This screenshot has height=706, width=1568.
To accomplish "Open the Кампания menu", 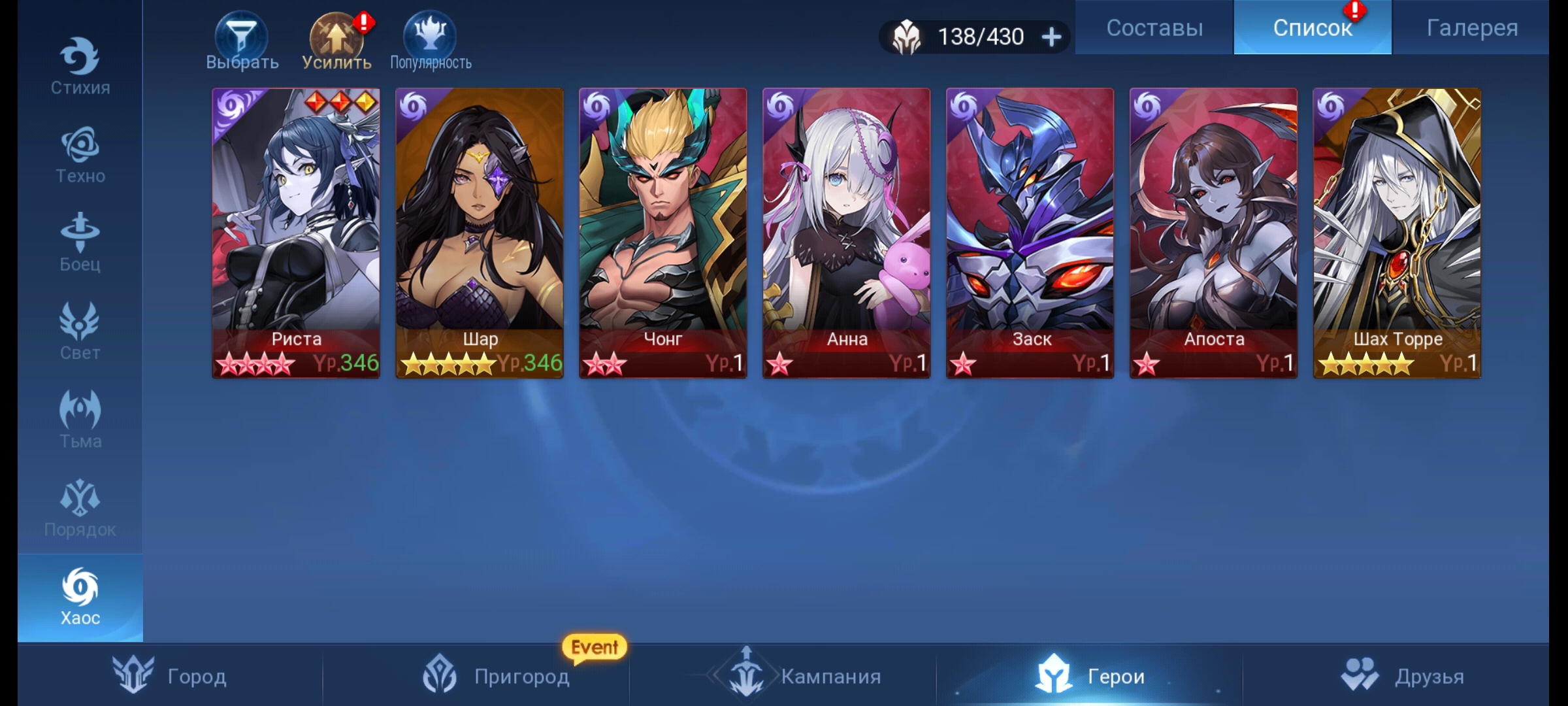I will (x=805, y=676).
